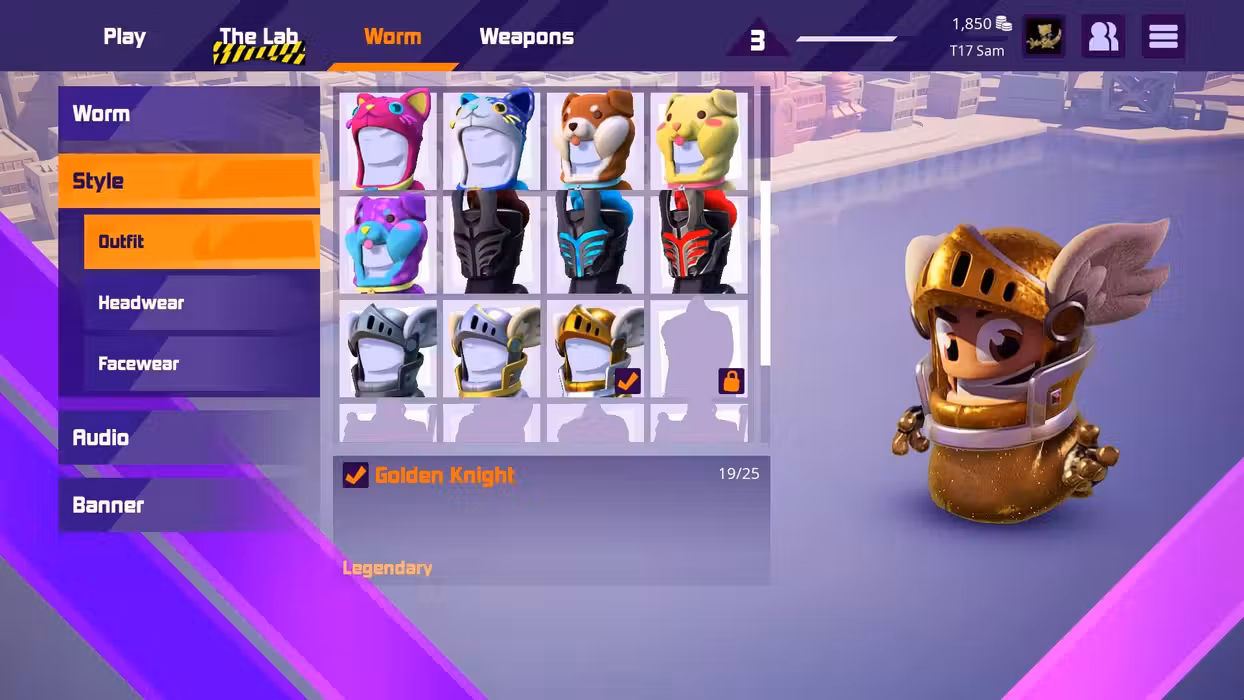Select the equipped Golden Knight outfit
The width and height of the screenshot is (1244, 700).
[x=596, y=349]
